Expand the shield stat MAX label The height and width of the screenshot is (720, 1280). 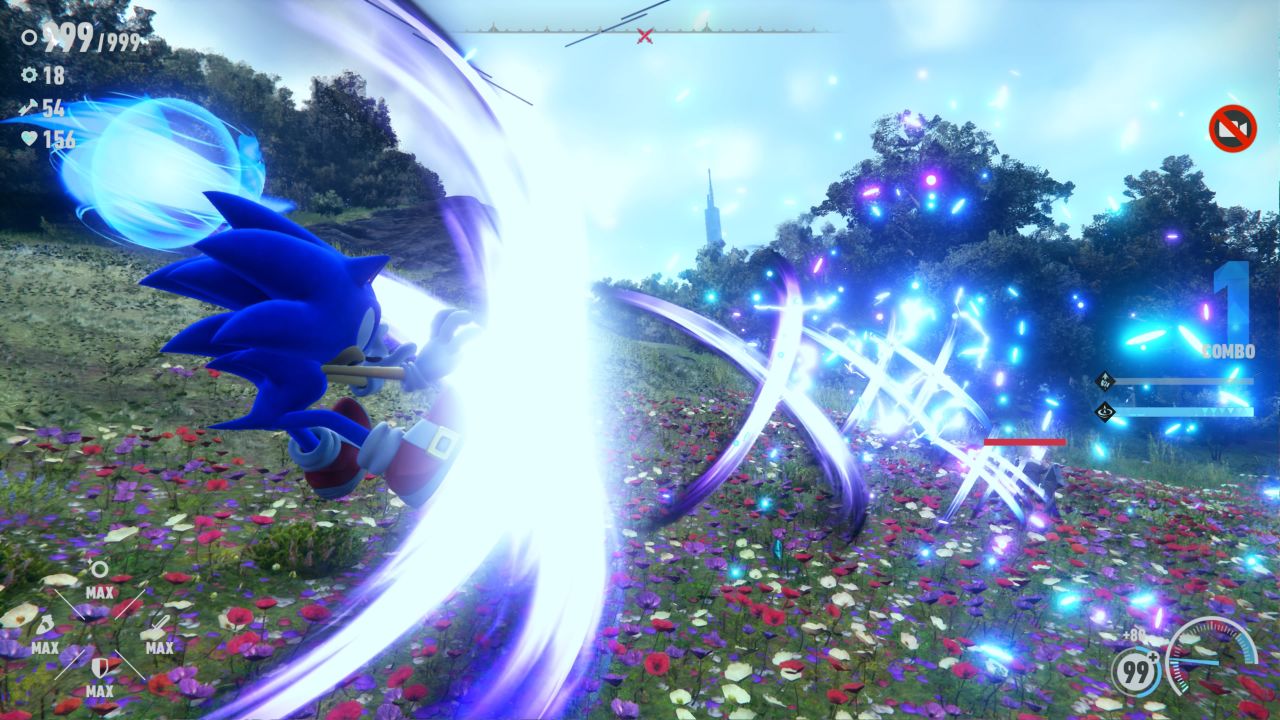pyautogui.click(x=100, y=689)
